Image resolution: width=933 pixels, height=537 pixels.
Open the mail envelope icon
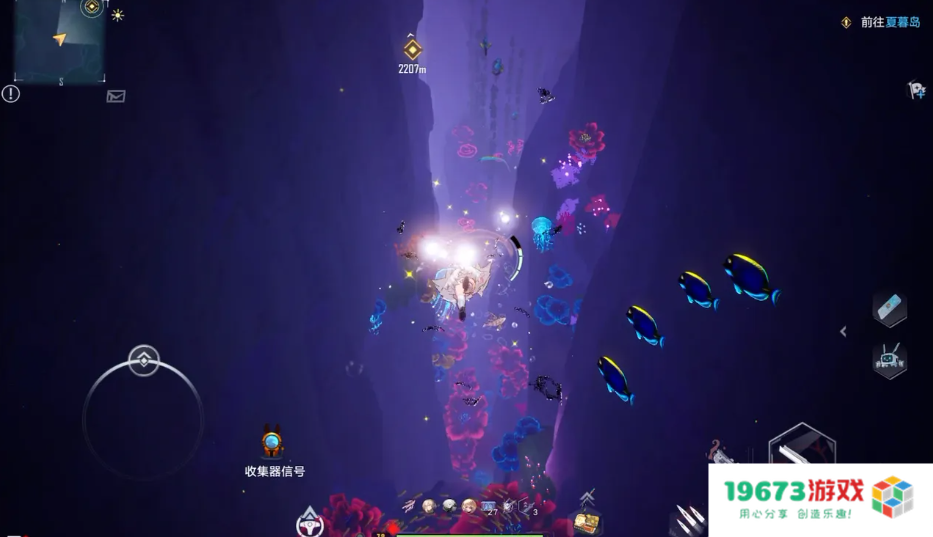pyautogui.click(x=116, y=96)
